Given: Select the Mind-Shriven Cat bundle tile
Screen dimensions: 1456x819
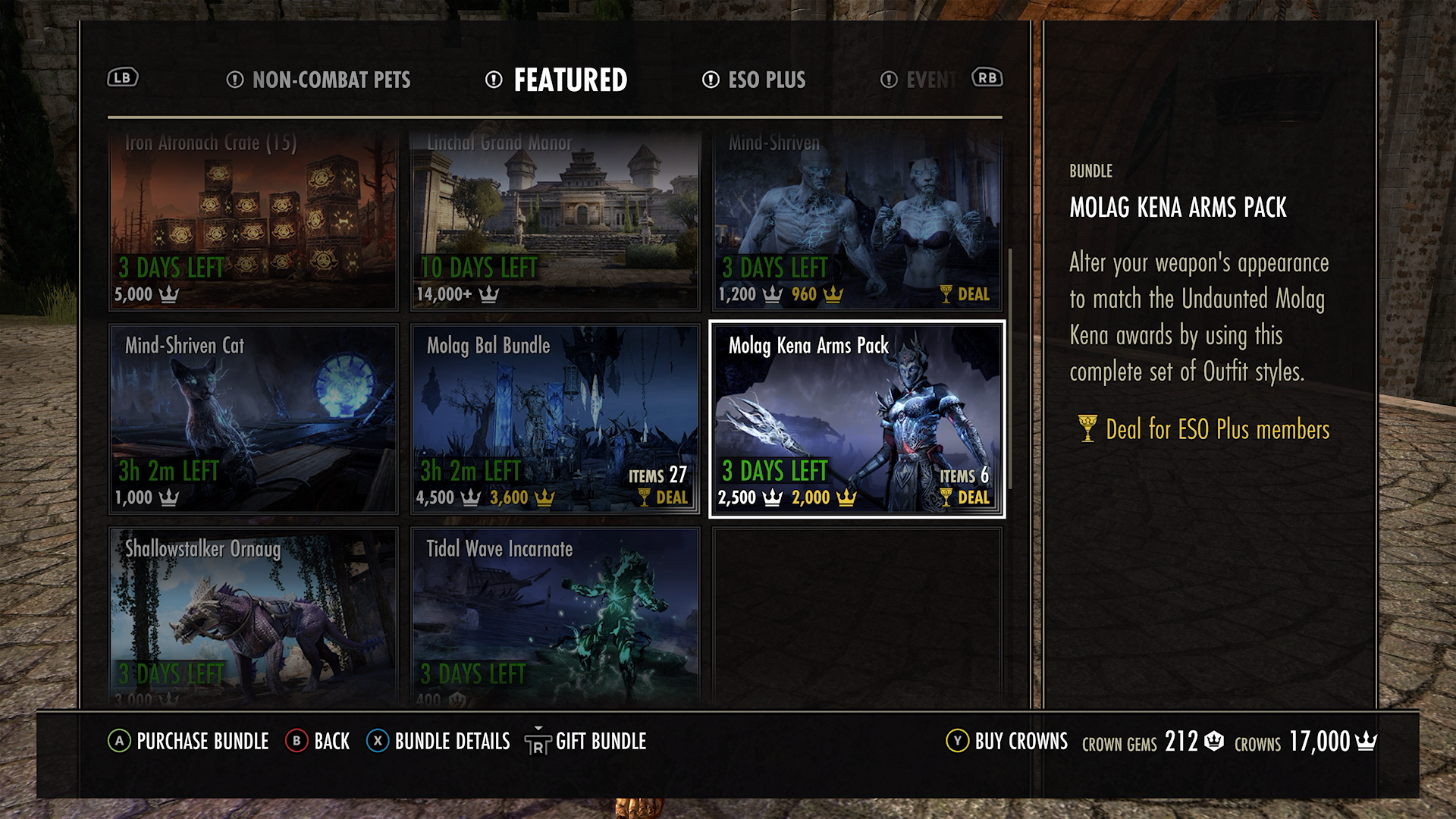Looking at the screenshot, I should coord(253,419).
